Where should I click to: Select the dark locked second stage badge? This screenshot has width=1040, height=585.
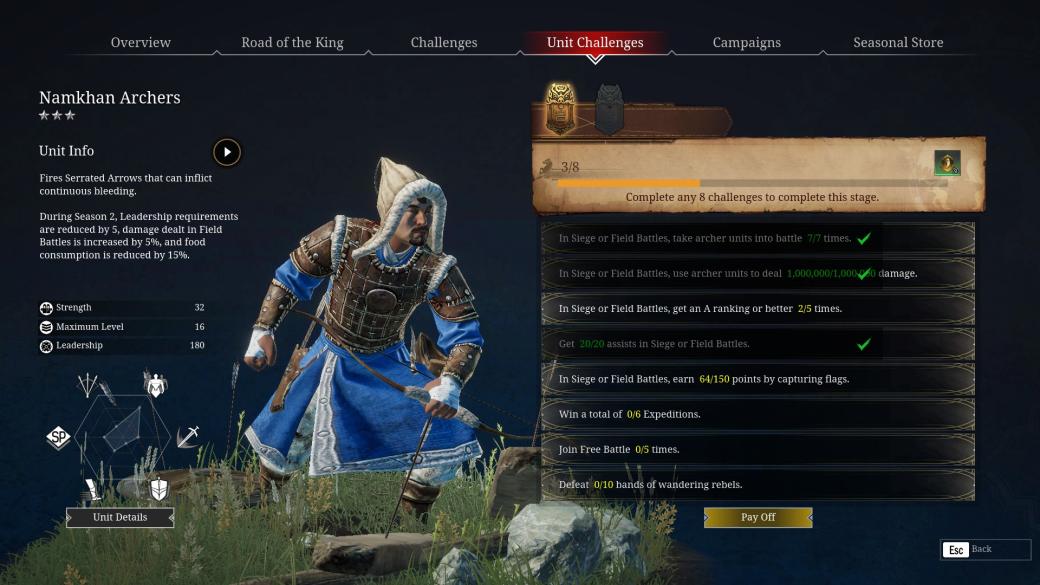pos(609,109)
